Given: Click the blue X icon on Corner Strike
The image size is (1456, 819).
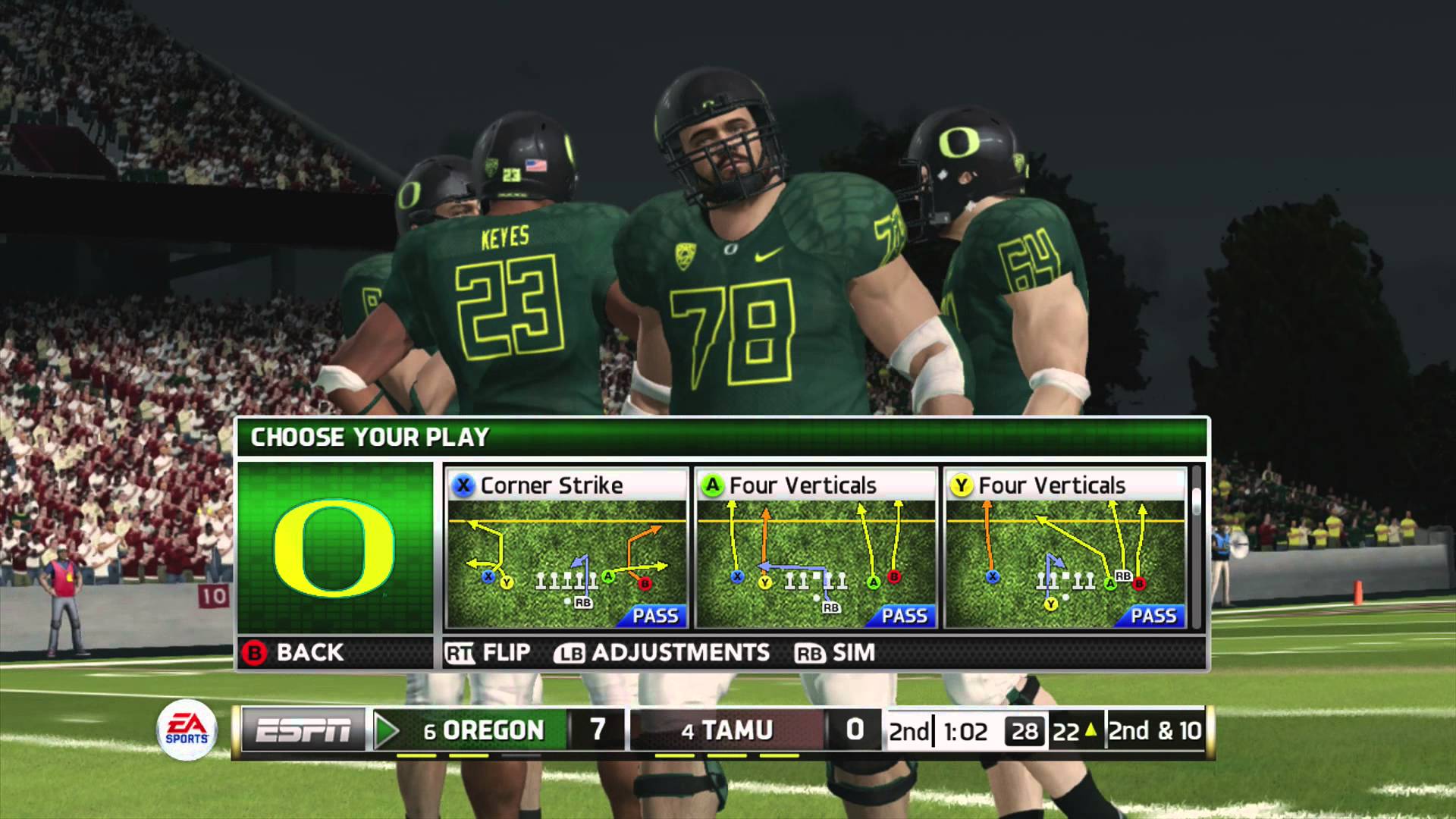Looking at the screenshot, I should 465,485.
